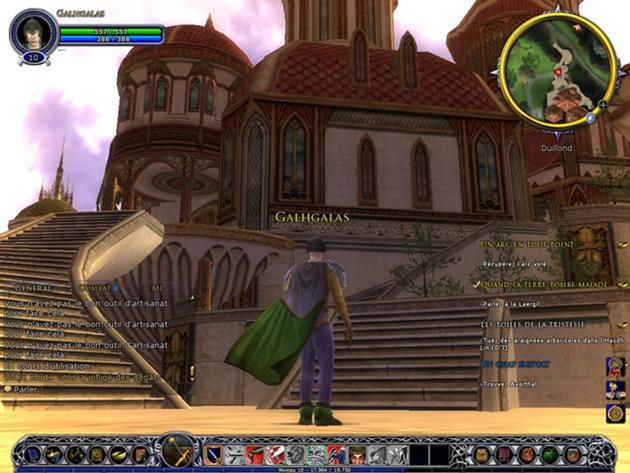Activate the large central bow auto-attack icon
The image size is (630, 473).
point(178,451)
